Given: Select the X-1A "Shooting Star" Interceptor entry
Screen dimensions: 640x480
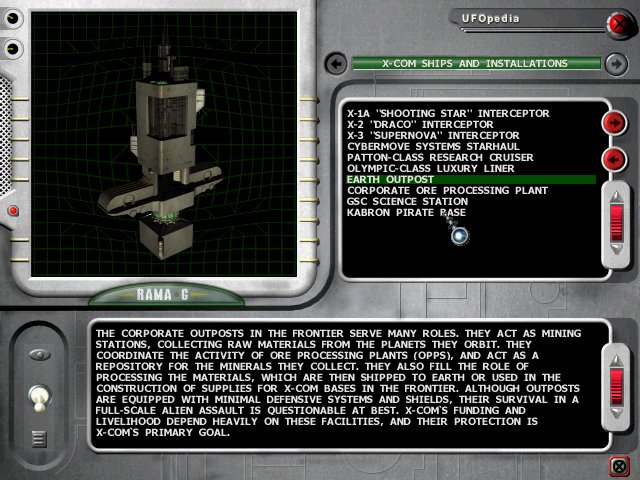Looking at the screenshot, I should click(x=447, y=113).
